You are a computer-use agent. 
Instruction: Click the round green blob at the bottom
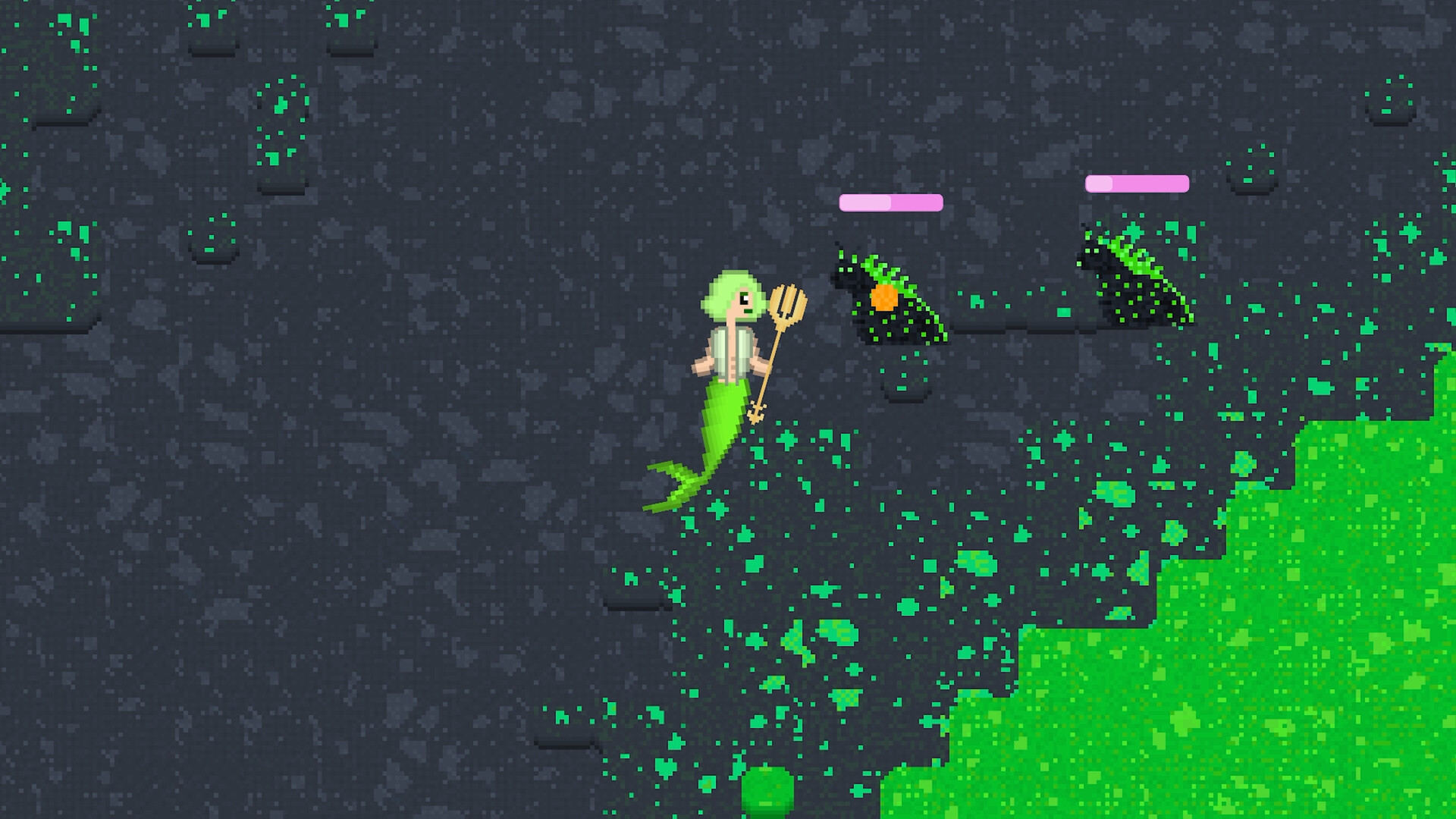click(x=767, y=796)
